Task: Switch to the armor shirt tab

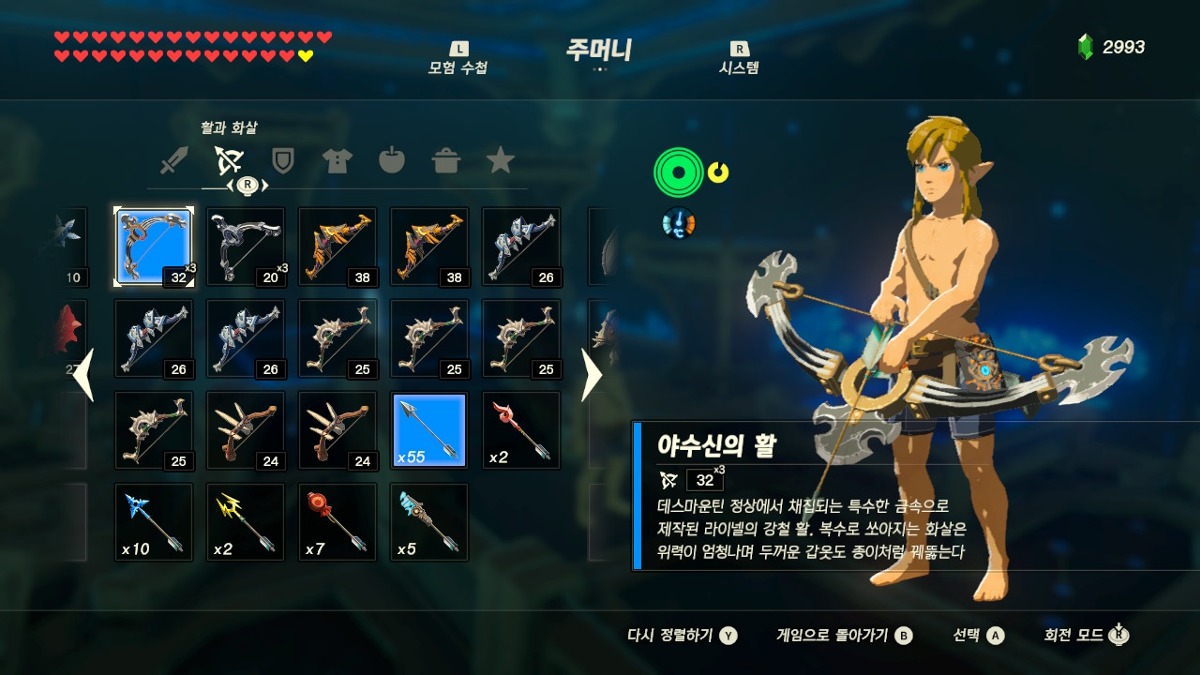Action: click(x=337, y=160)
